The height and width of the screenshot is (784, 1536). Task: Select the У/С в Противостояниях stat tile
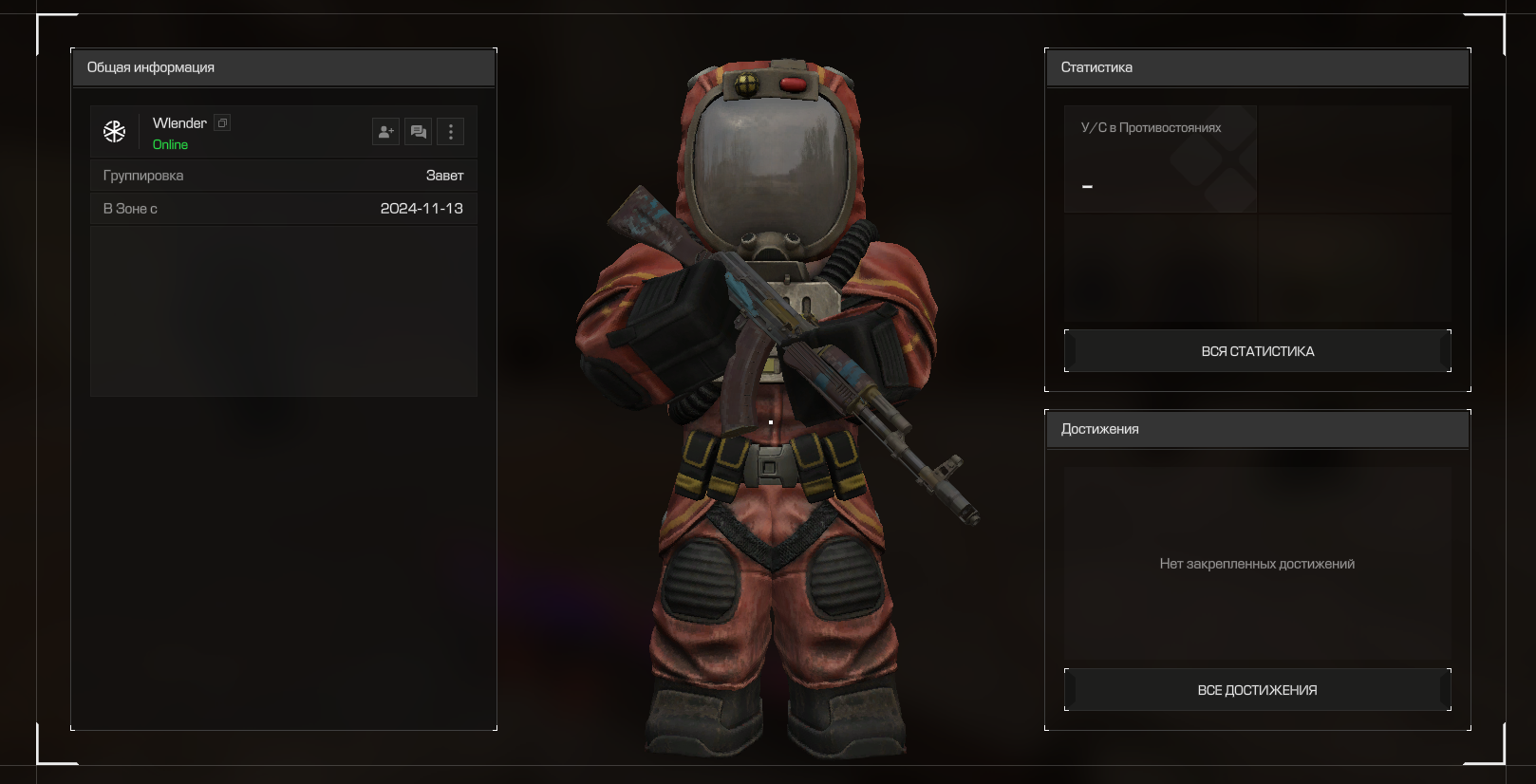click(1160, 159)
